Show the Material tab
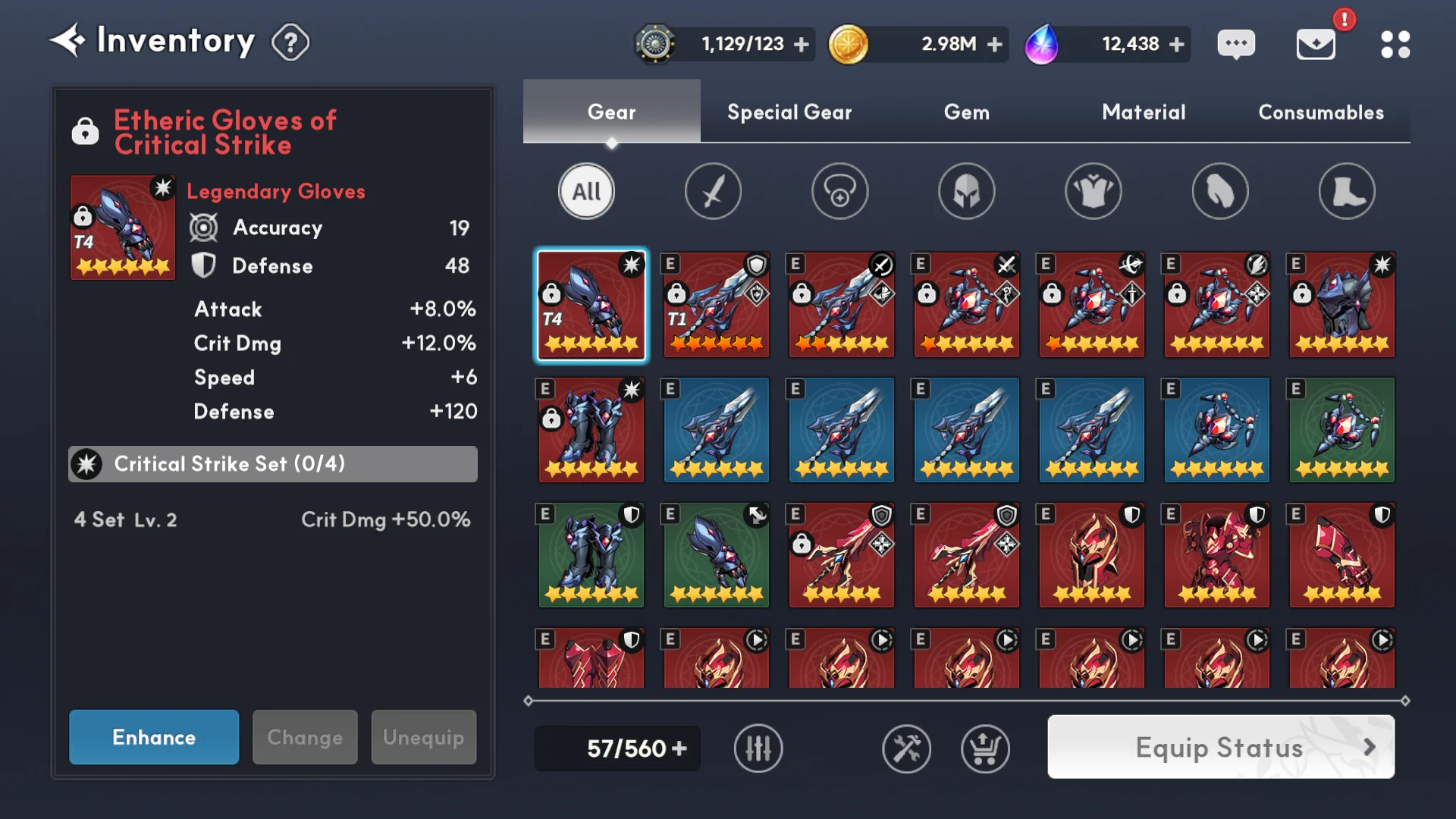The height and width of the screenshot is (819, 1456). 1144,112
